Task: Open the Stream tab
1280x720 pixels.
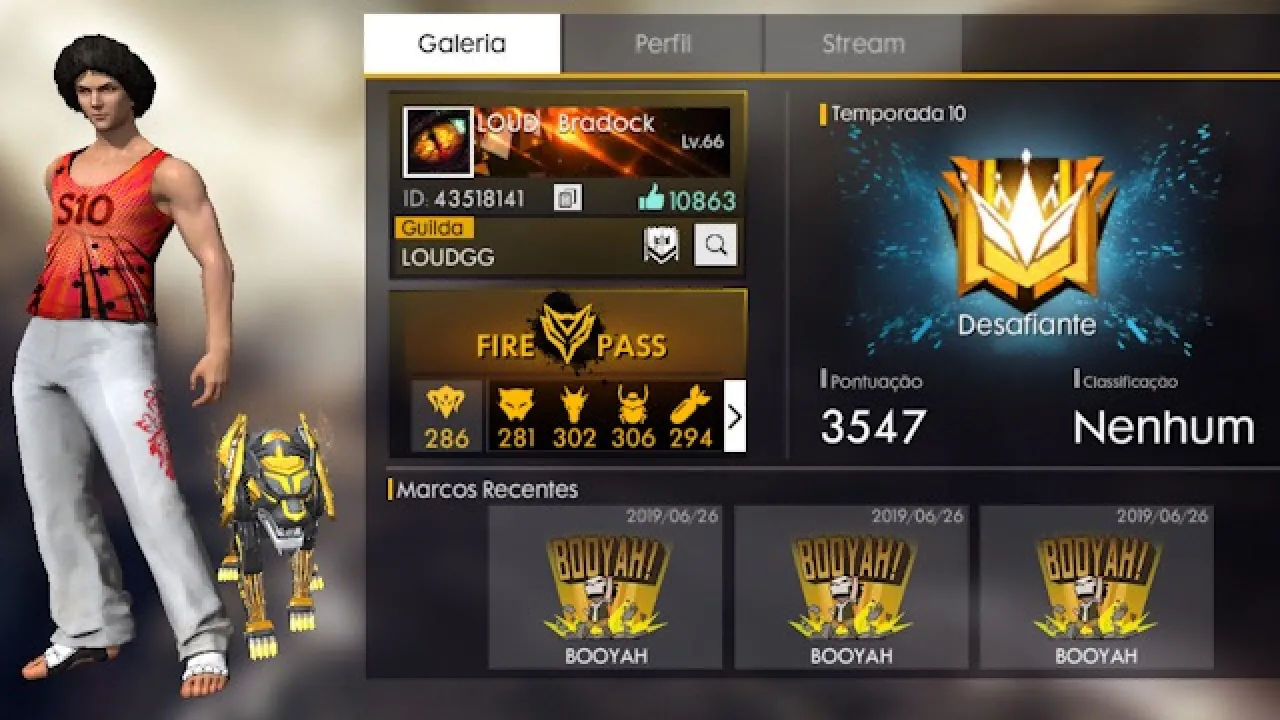Action: click(x=862, y=42)
